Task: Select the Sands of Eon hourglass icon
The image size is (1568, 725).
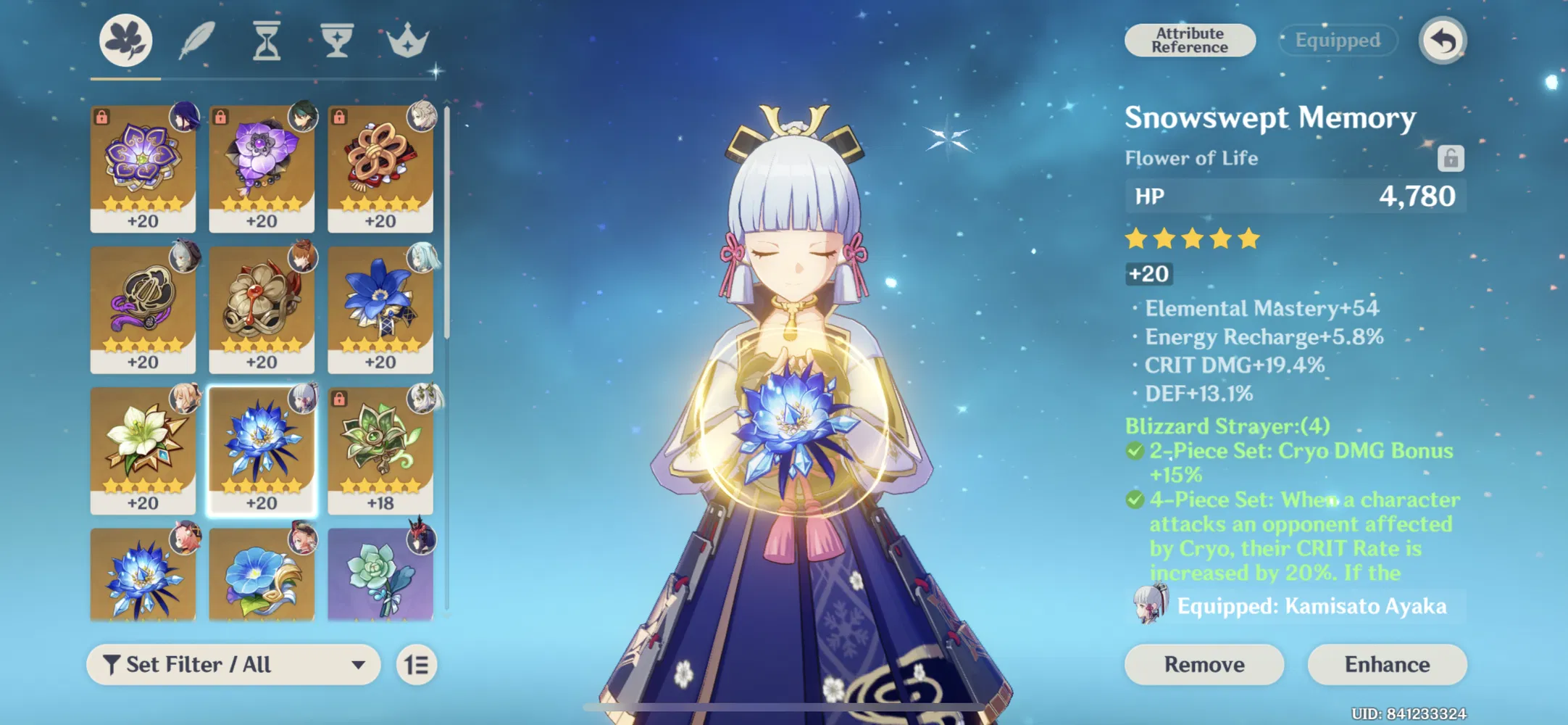Action: [265, 41]
